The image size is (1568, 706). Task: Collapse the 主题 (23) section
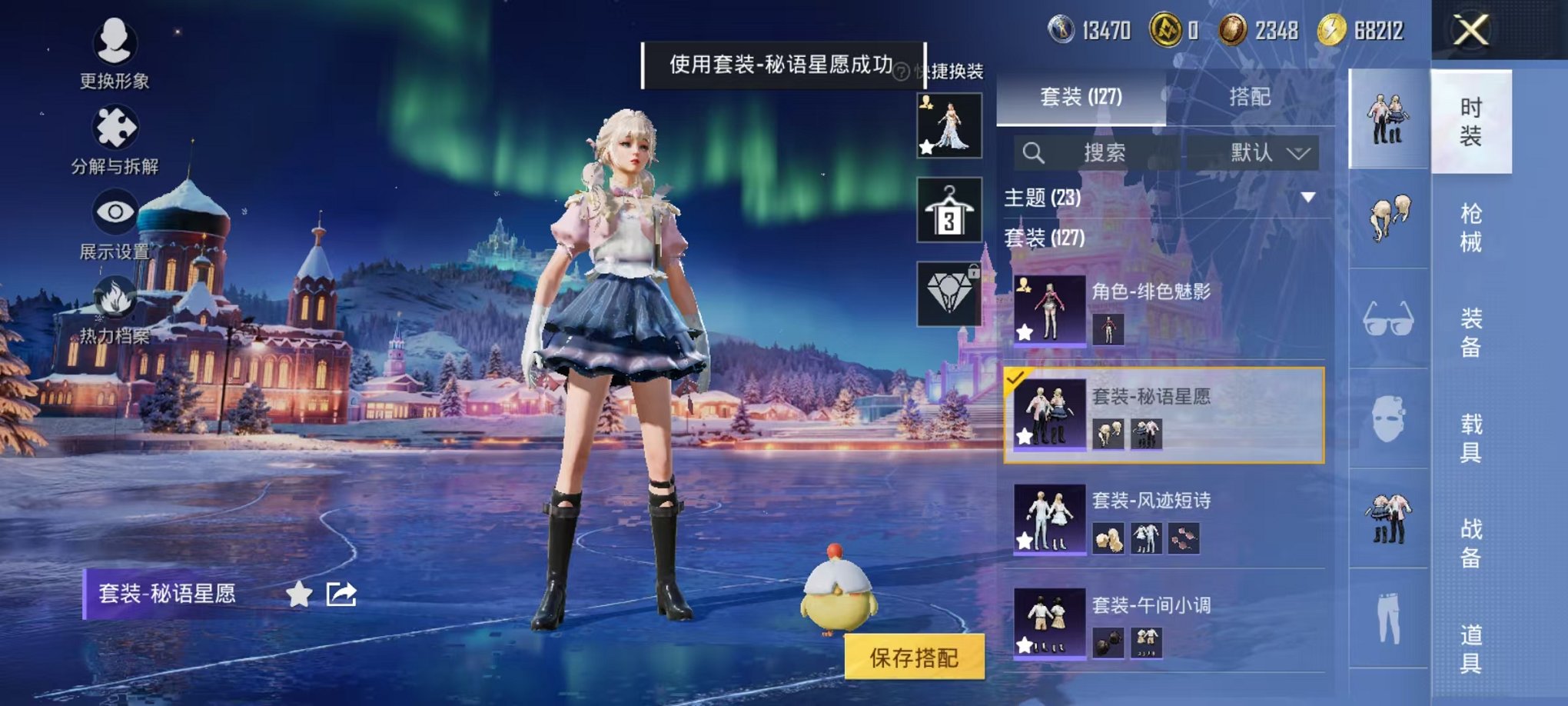pyautogui.click(x=1310, y=198)
